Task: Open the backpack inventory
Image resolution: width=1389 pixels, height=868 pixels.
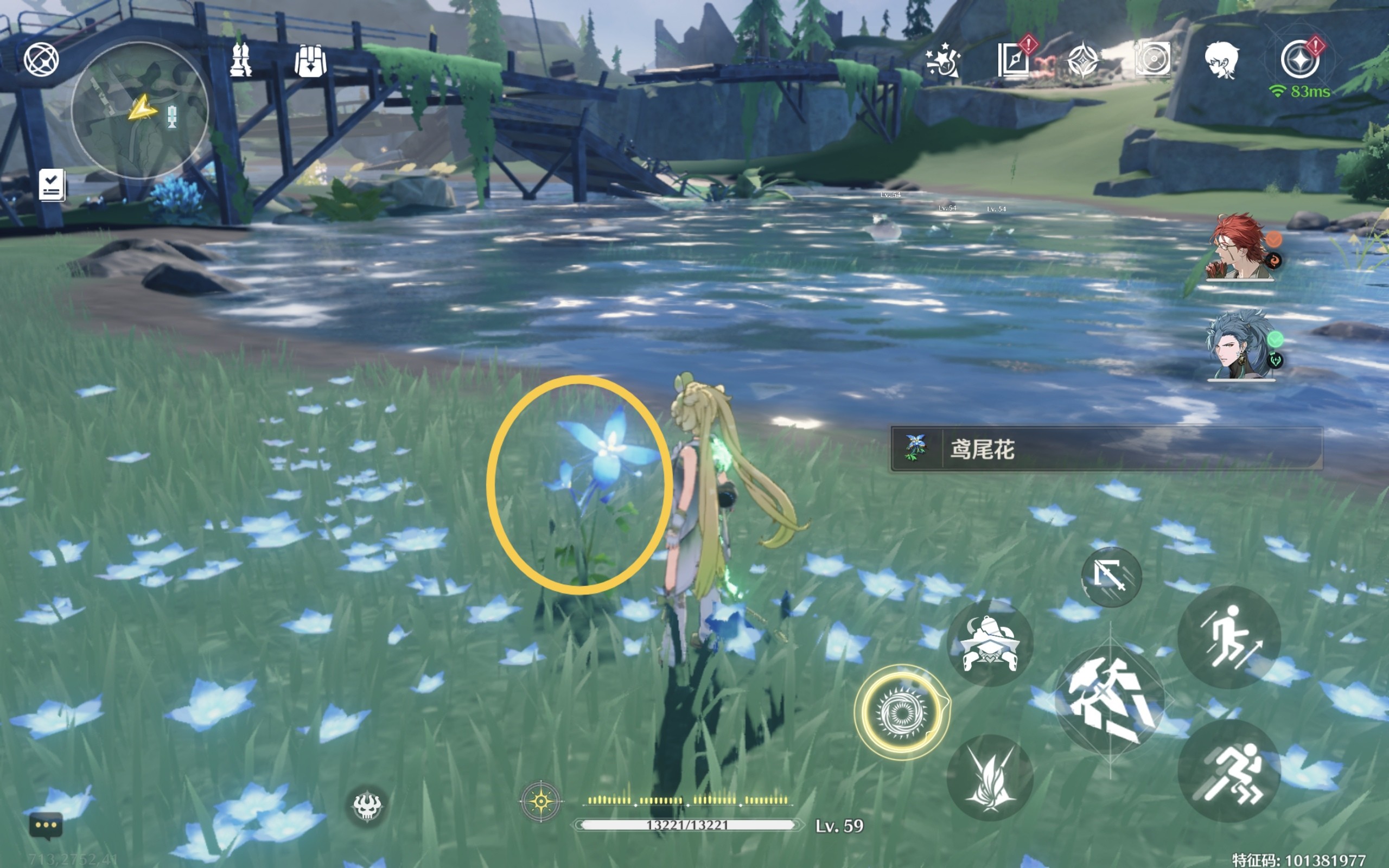Action: tap(310, 60)
